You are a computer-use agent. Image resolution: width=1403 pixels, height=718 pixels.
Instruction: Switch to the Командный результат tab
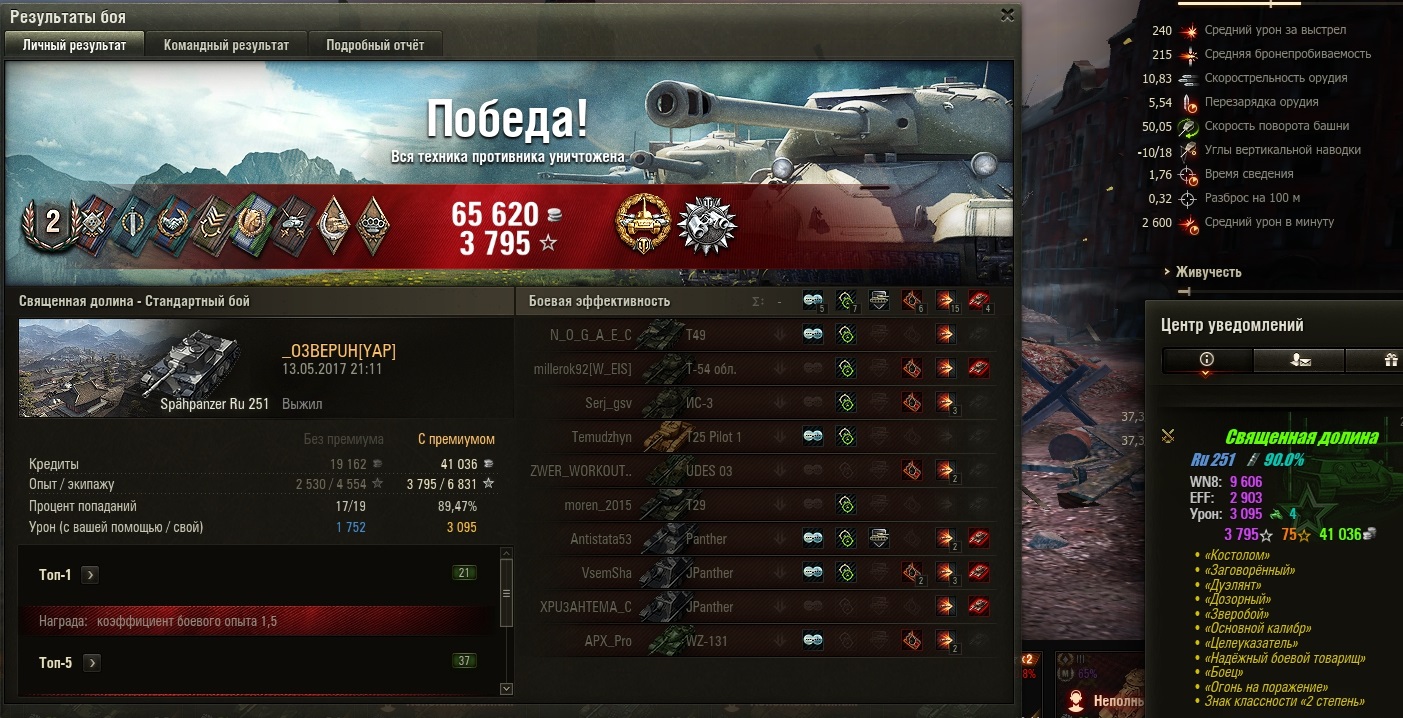[x=226, y=45]
